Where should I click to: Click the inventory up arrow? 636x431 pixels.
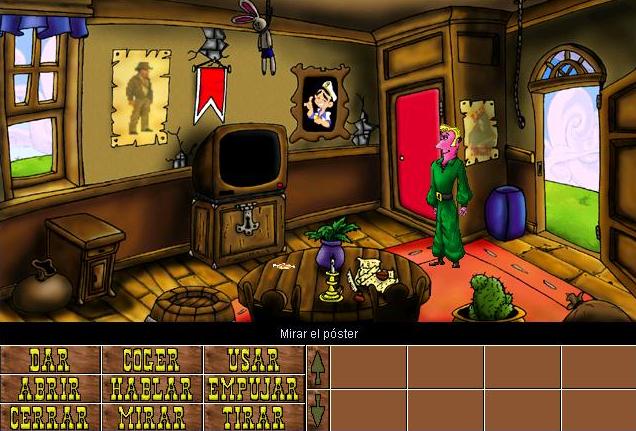318,368
